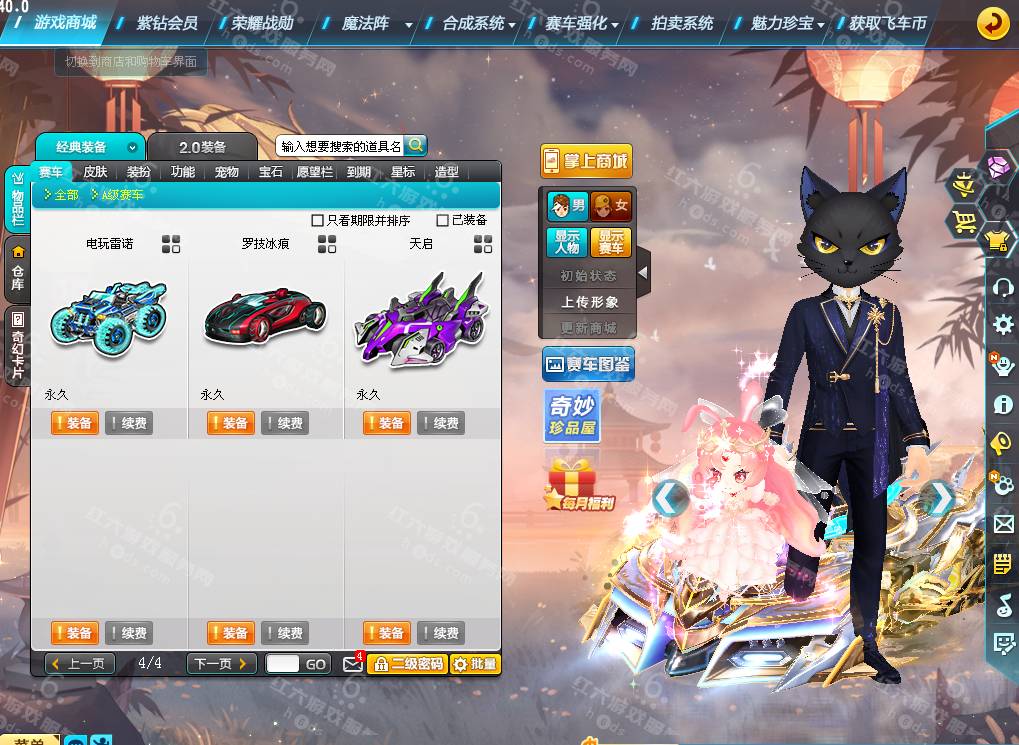Open the gear settings icon

pyautogui.click(x=1003, y=324)
